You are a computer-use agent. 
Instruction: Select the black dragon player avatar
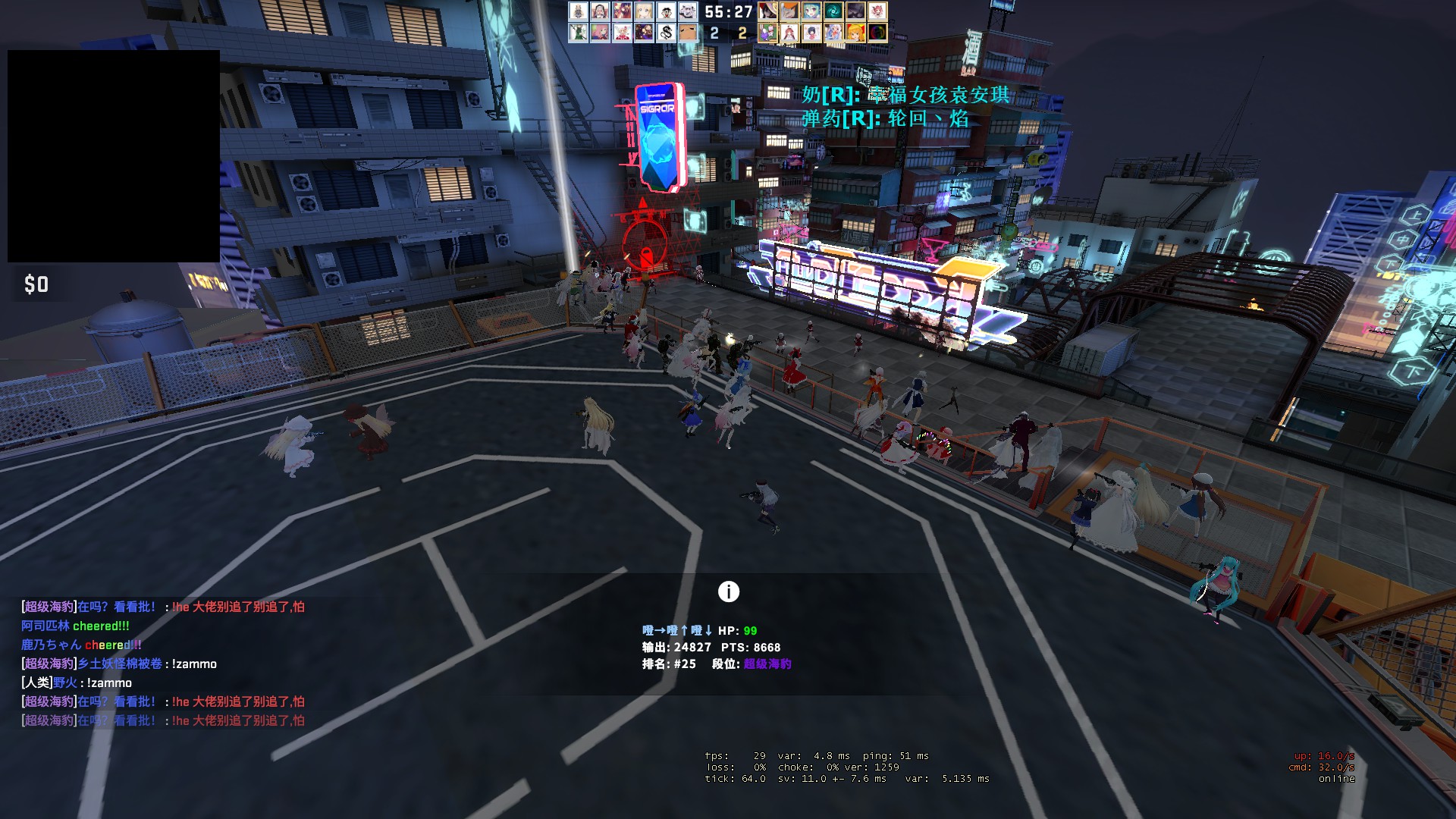pyautogui.click(x=666, y=33)
